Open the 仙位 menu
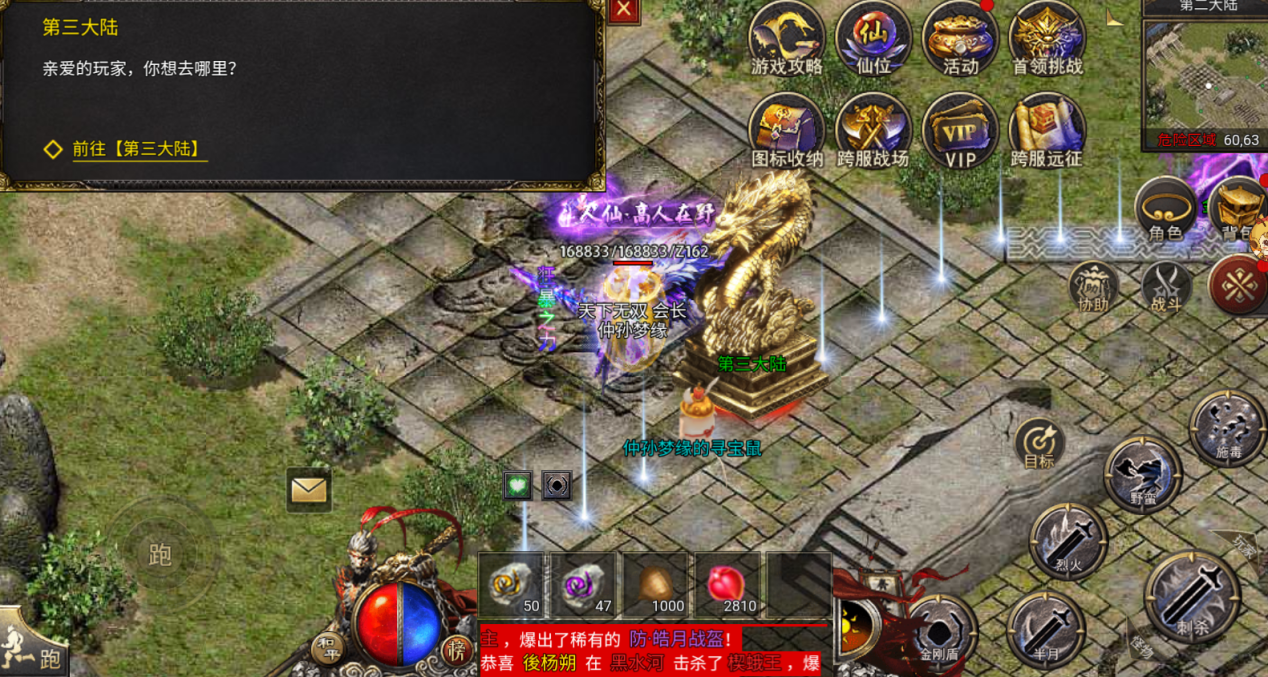The image size is (1268, 677). pos(873,40)
